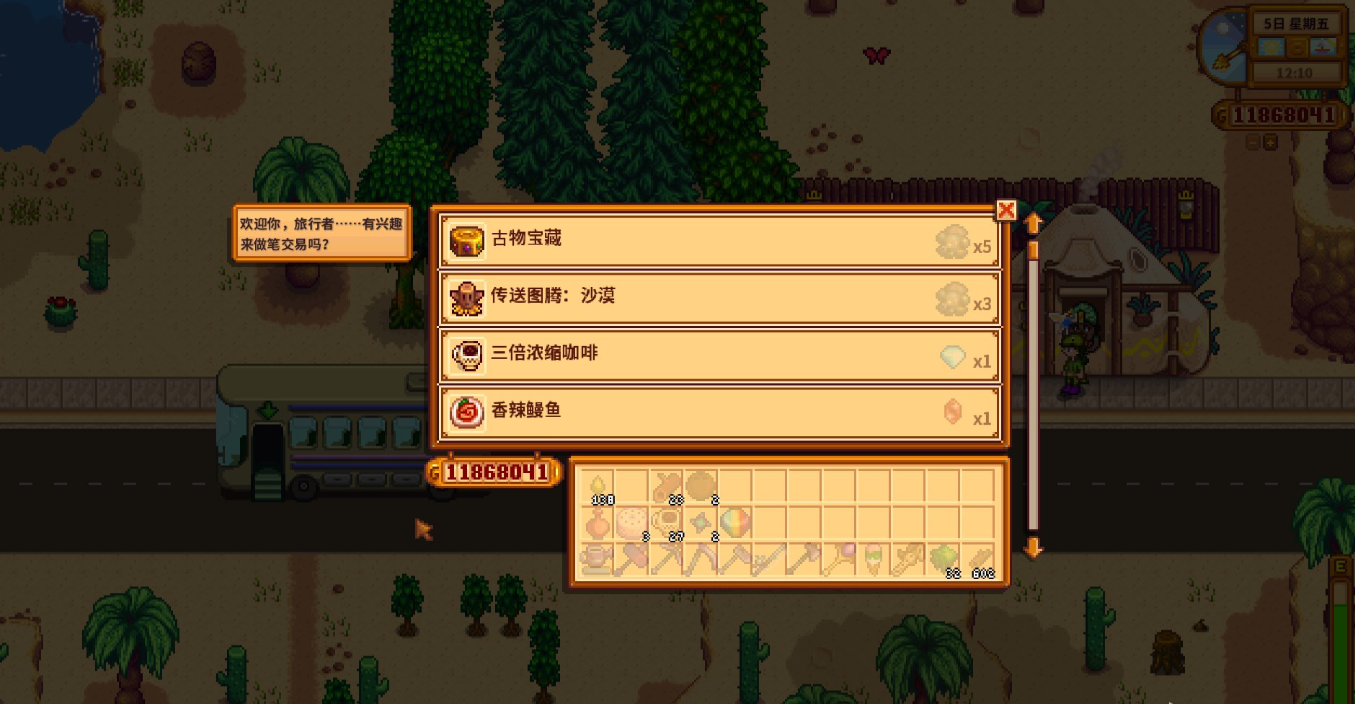Select the pink cake inventory slot
Image resolution: width=1355 pixels, height=704 pixels.
tap(632, 523)
